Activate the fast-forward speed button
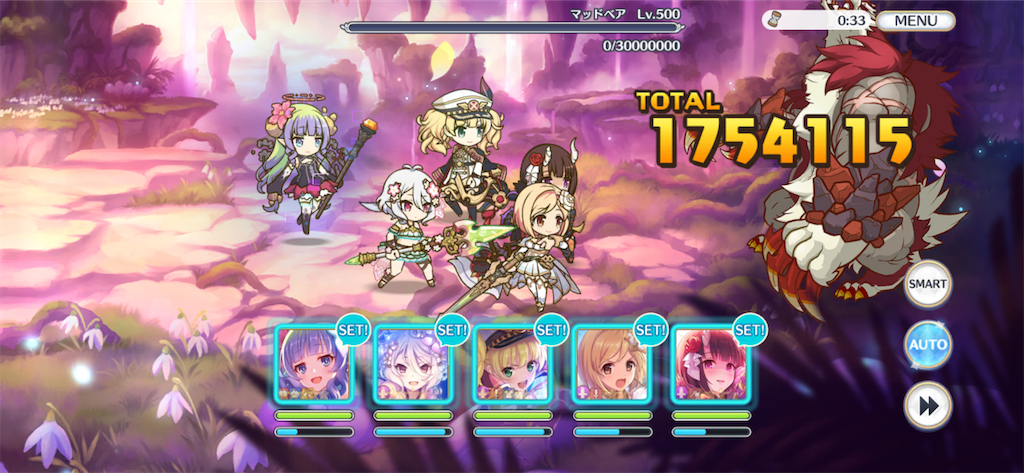The width and height of the screenshot is (1024, 473). 927,405
